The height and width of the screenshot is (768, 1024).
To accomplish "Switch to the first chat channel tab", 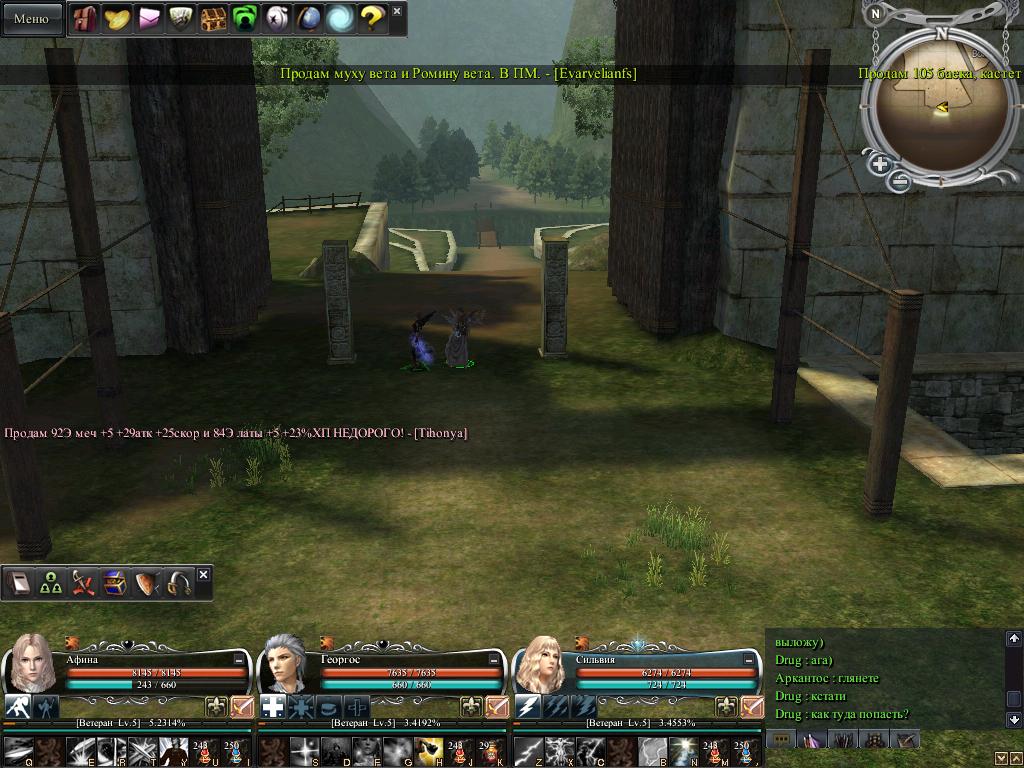I will (x=780, y=739).
